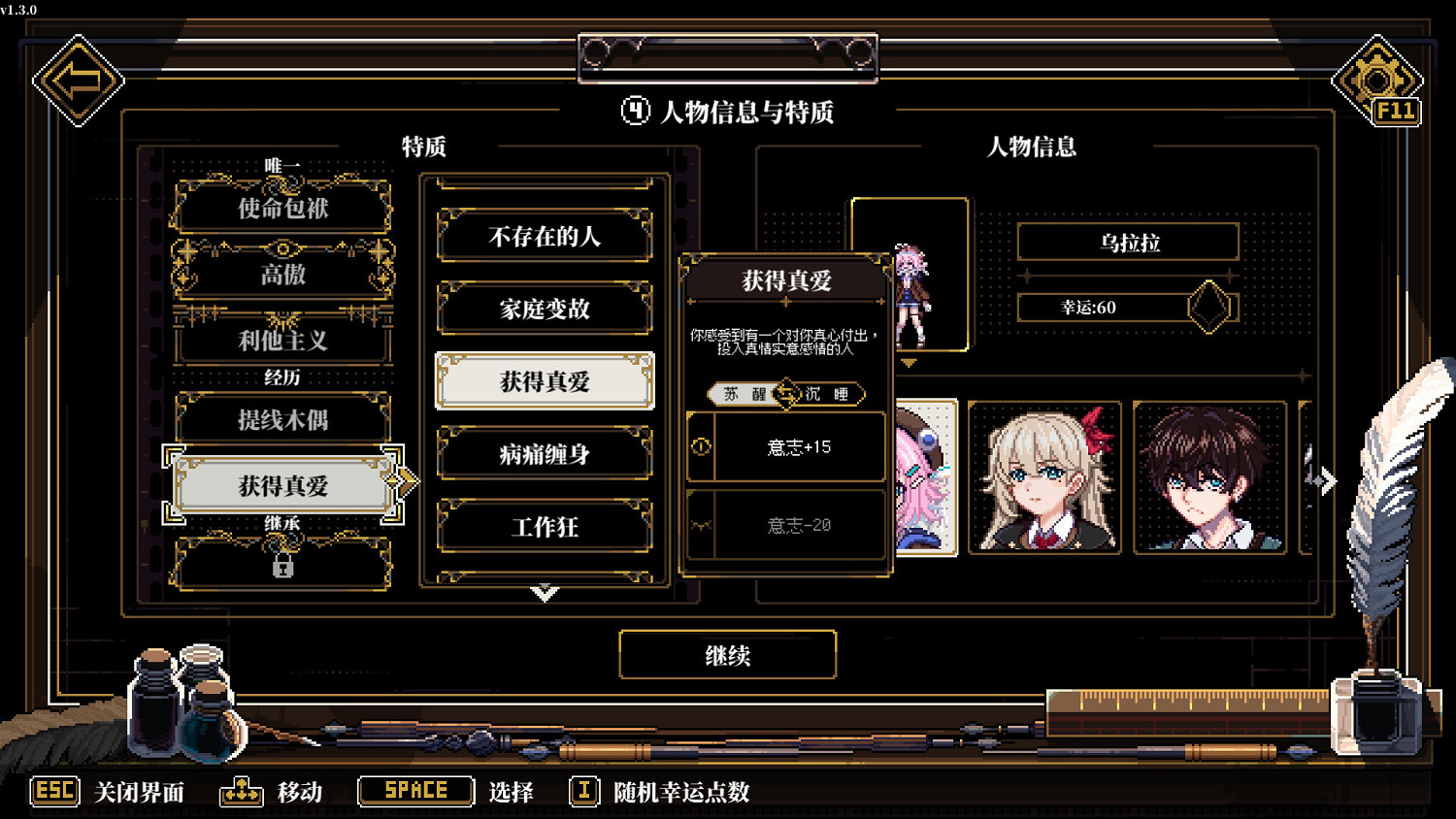Click the back arrow in the top-left corner
This screenshot has height=819, width=1456.
80,80
